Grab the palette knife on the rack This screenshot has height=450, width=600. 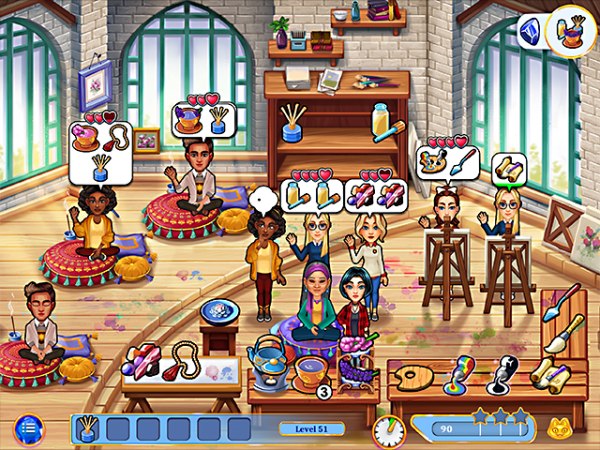click(559, 302)
